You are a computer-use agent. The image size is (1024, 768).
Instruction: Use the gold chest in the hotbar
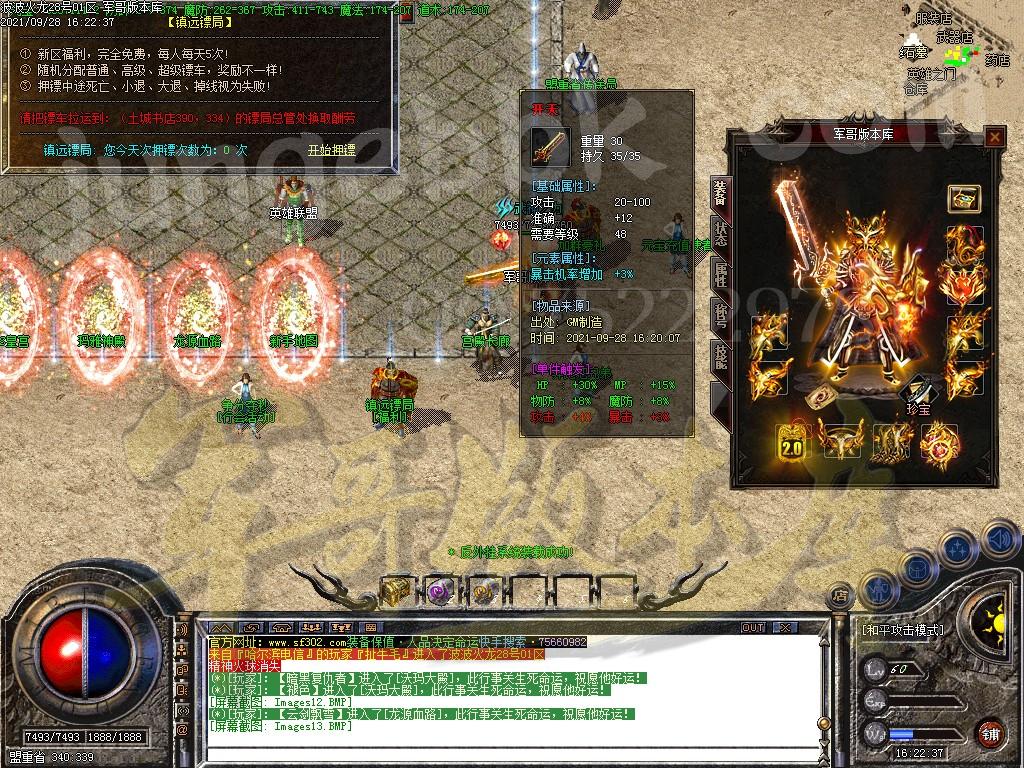[395, 591]
